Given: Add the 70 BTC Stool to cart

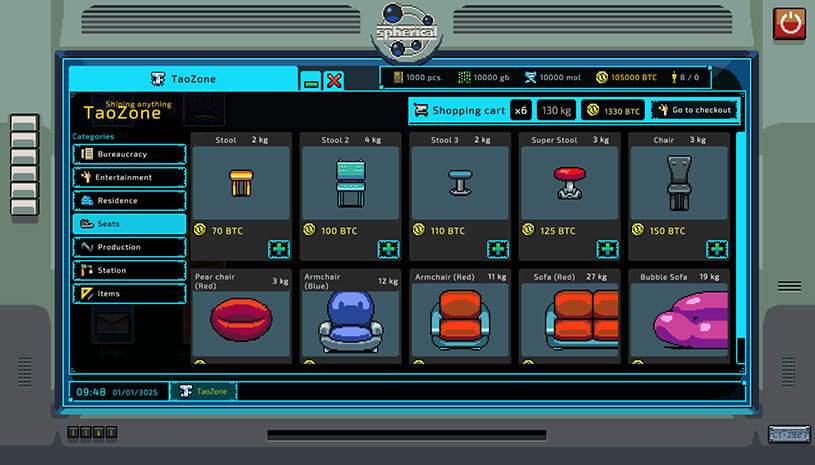Looking at the screenshot, I should click(x=278, y=249).
